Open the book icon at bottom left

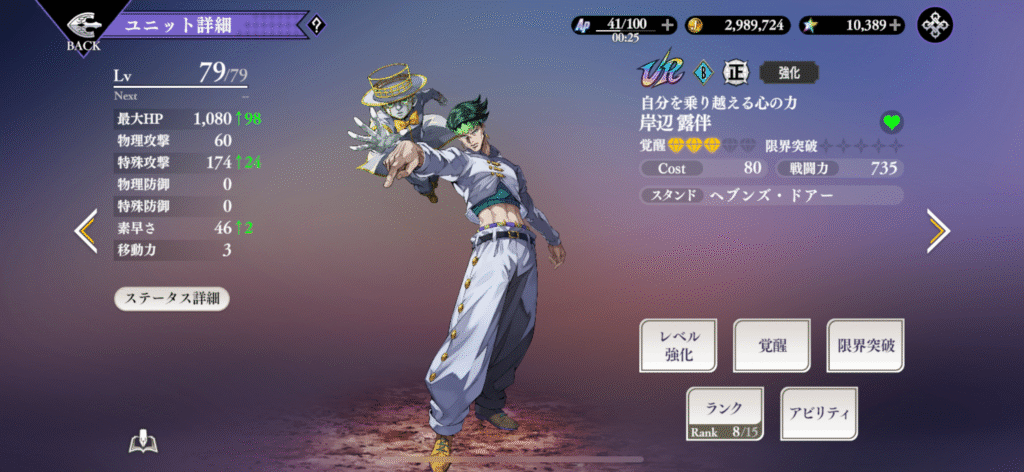click(144, 443)
